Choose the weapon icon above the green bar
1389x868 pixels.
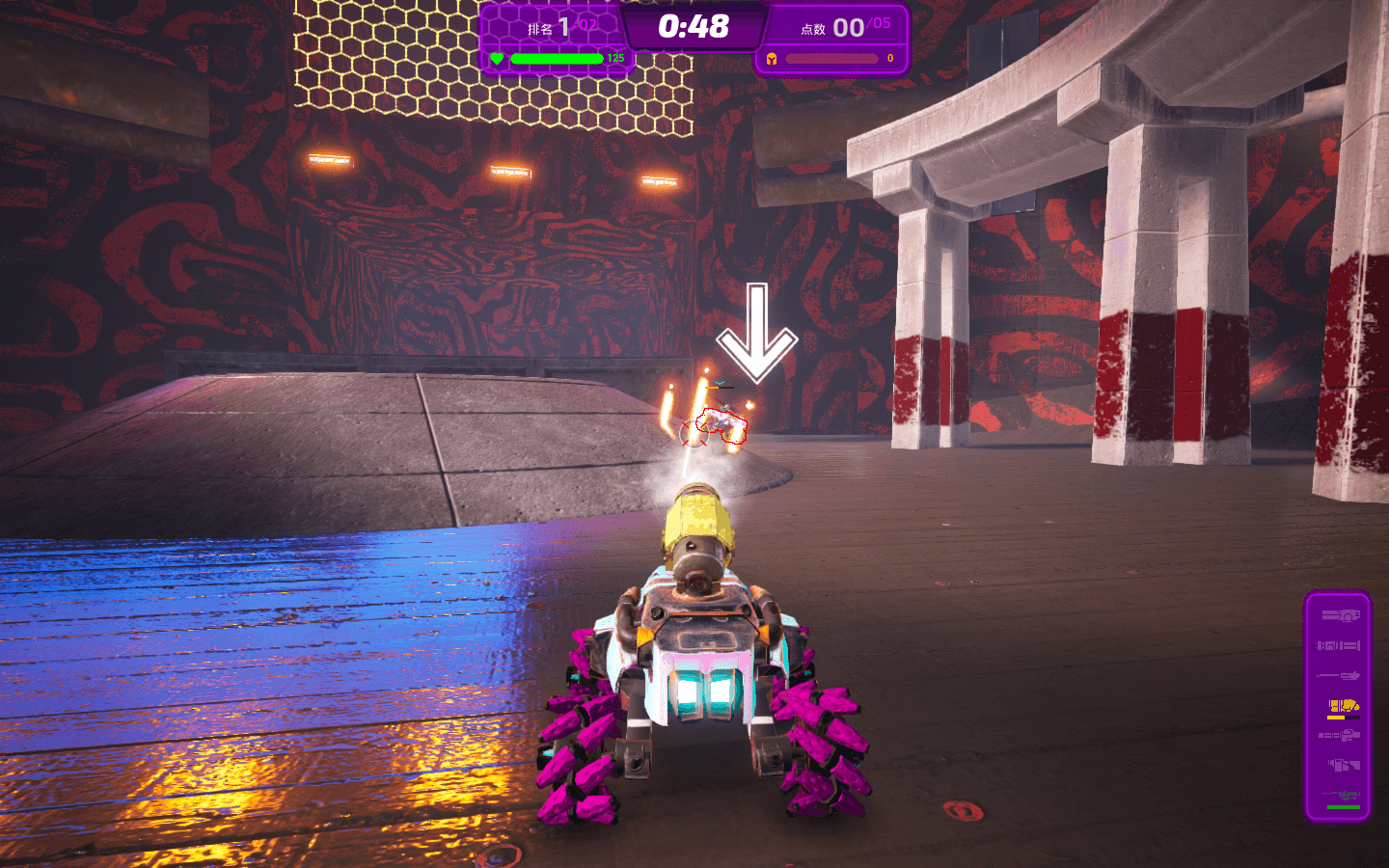tap(1342, 796)
